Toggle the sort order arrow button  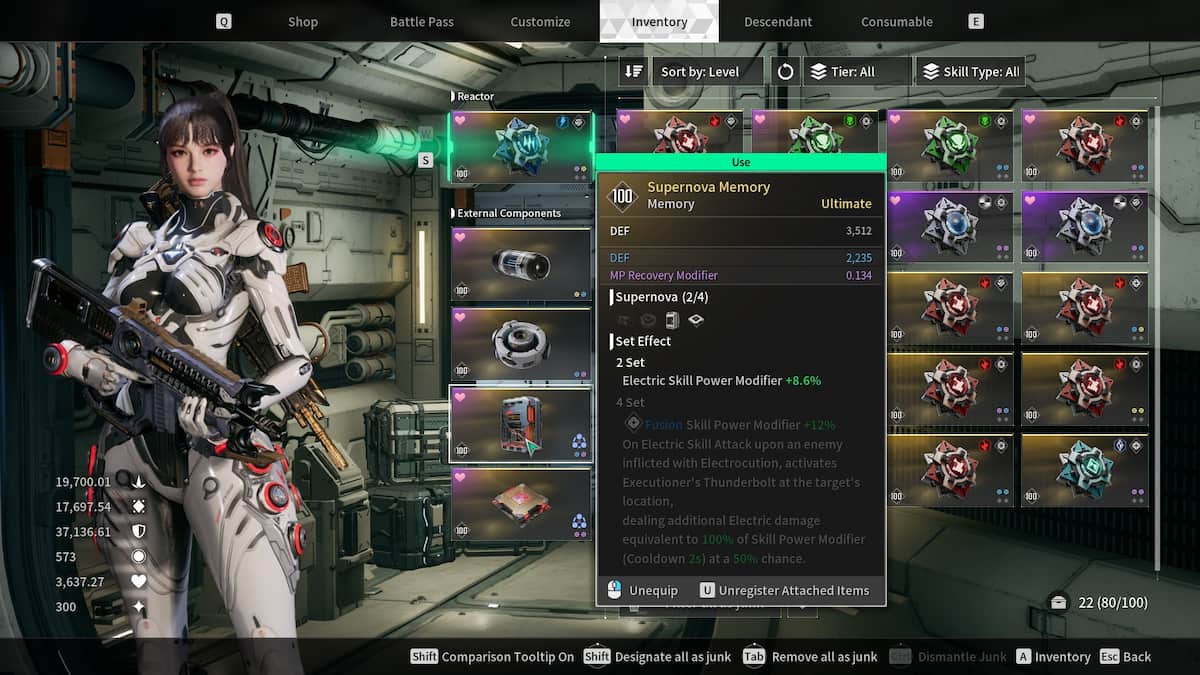click(x=633, y=72)
